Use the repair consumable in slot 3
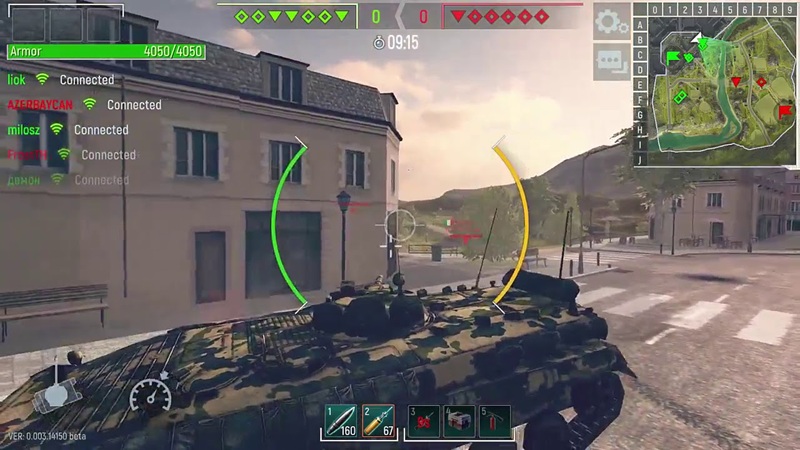 424,421
